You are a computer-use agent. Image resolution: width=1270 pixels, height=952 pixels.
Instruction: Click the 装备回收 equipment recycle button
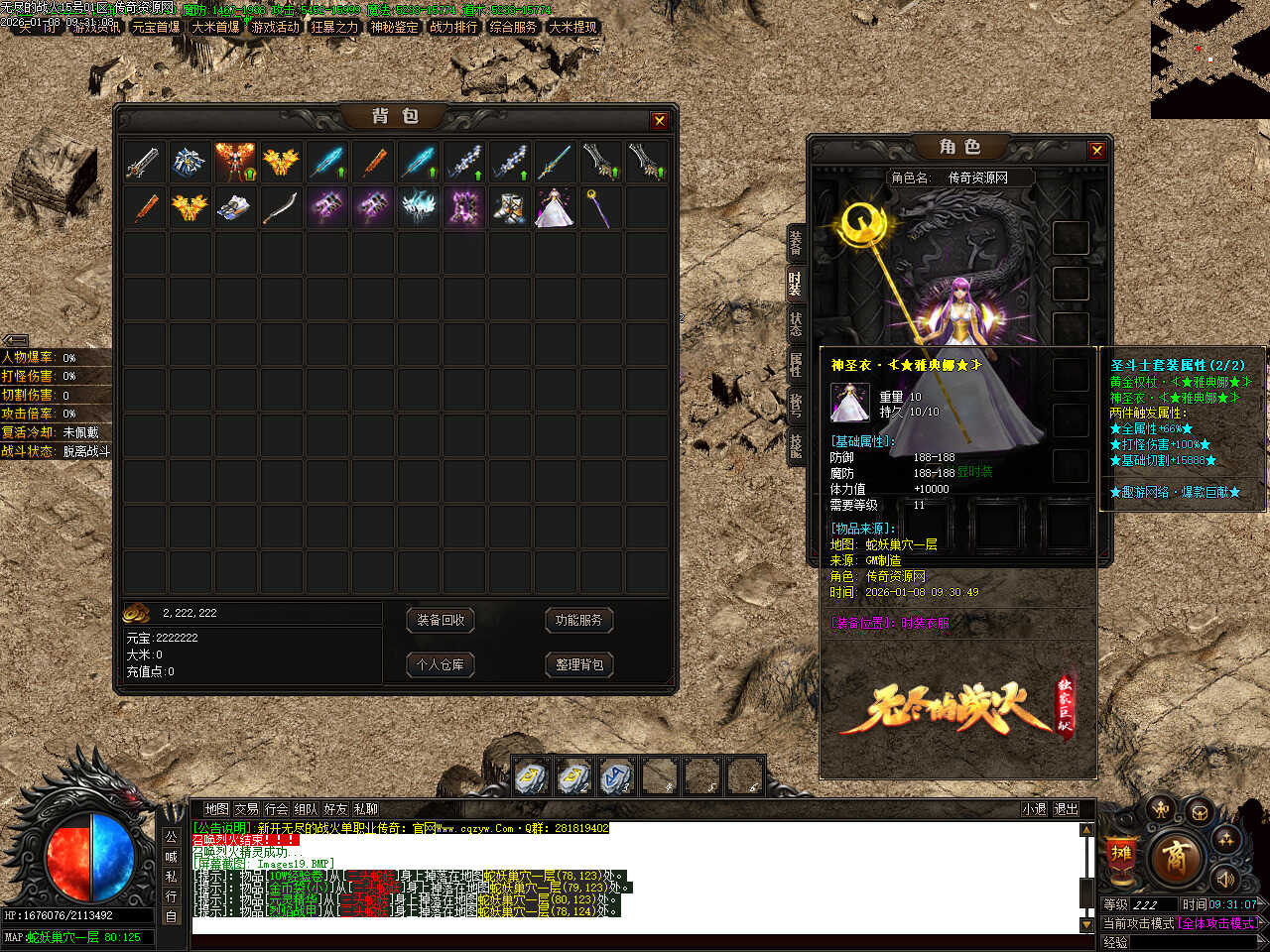(x=441, y=621)
